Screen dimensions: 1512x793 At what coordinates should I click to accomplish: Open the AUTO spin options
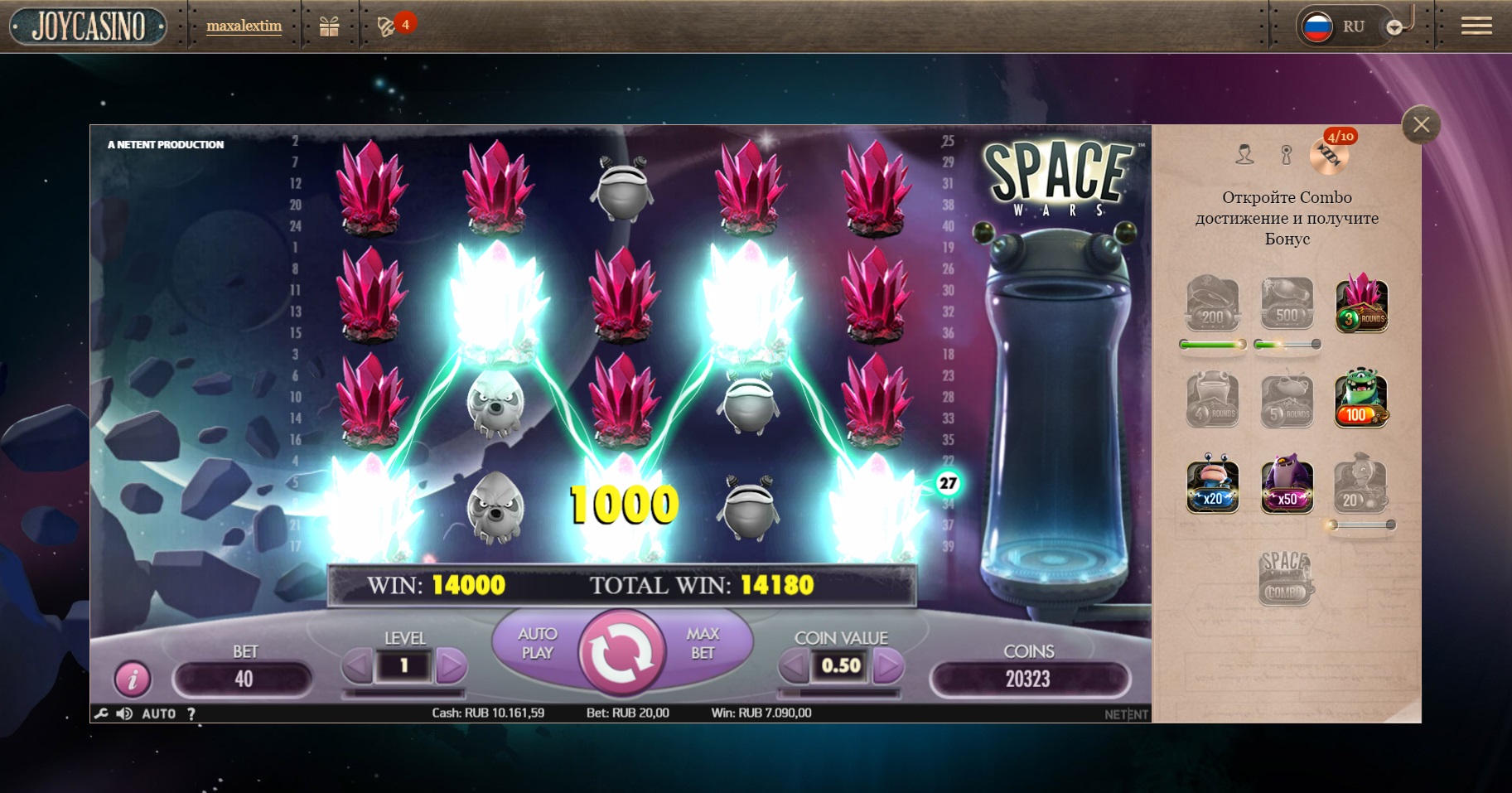click(x=159, y=713)
